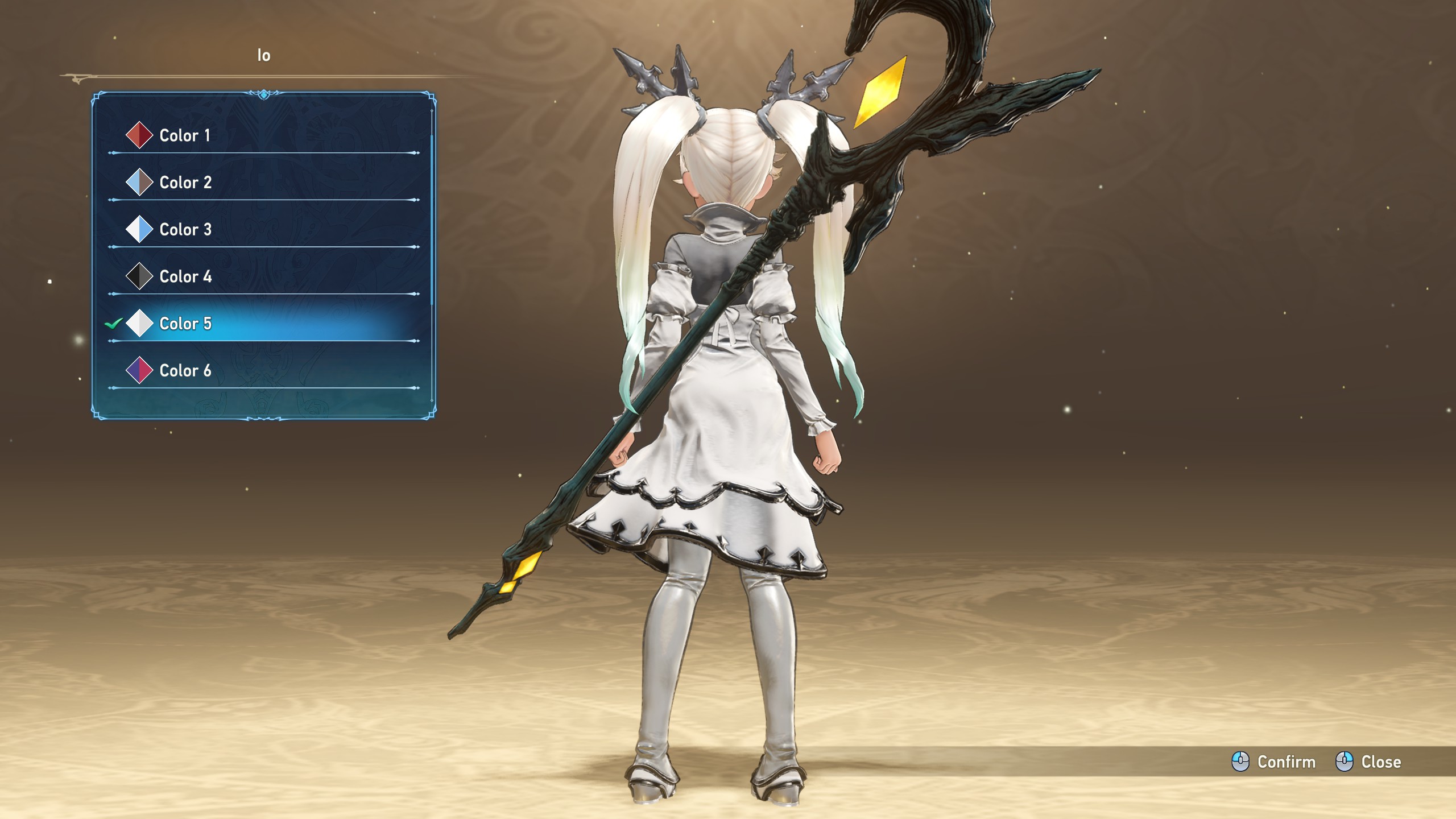Choose Color 2 from the list
Screen dimensions: 1456x819
click(185, 183)
